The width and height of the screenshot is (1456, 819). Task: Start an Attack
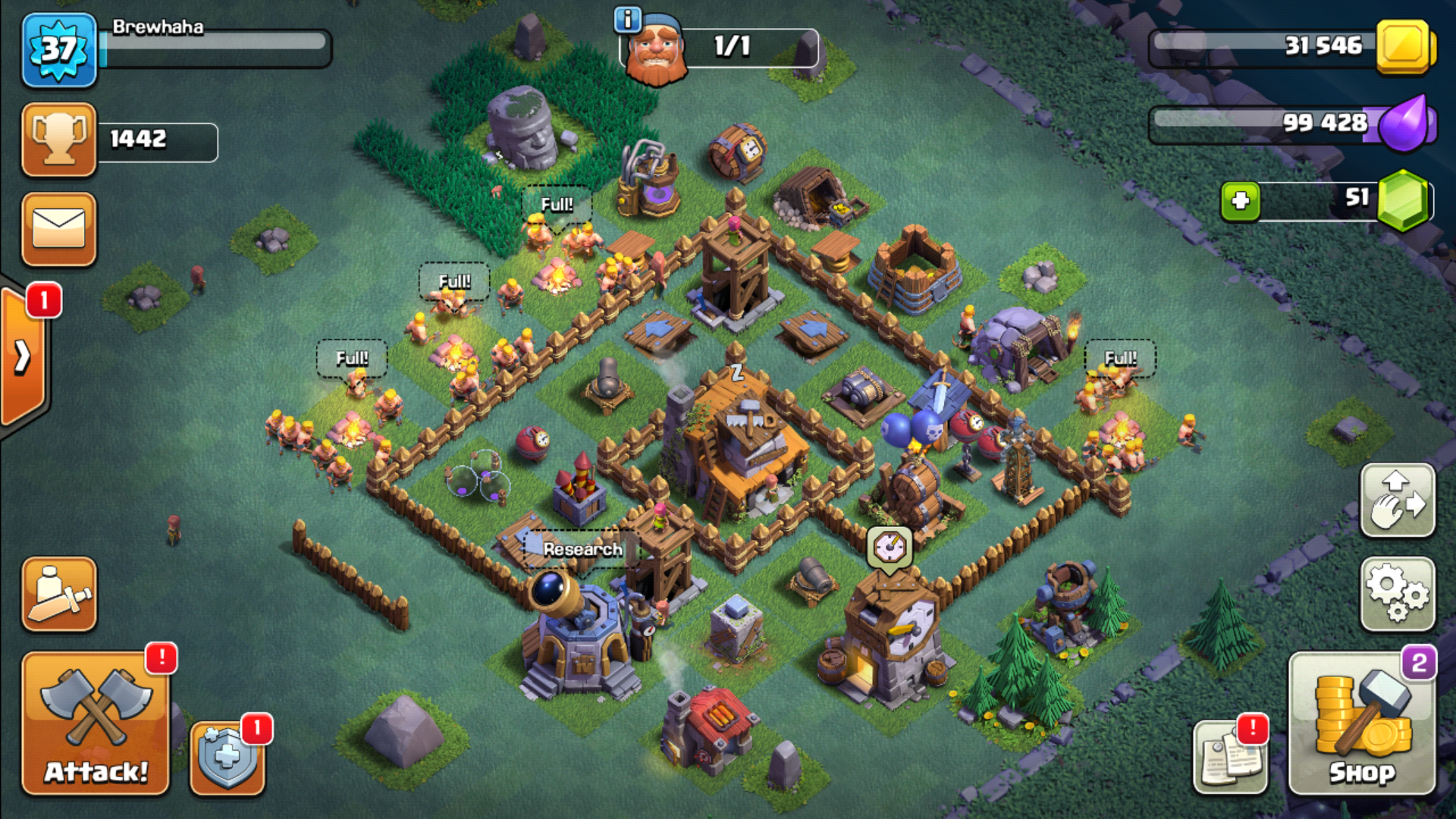96,724
